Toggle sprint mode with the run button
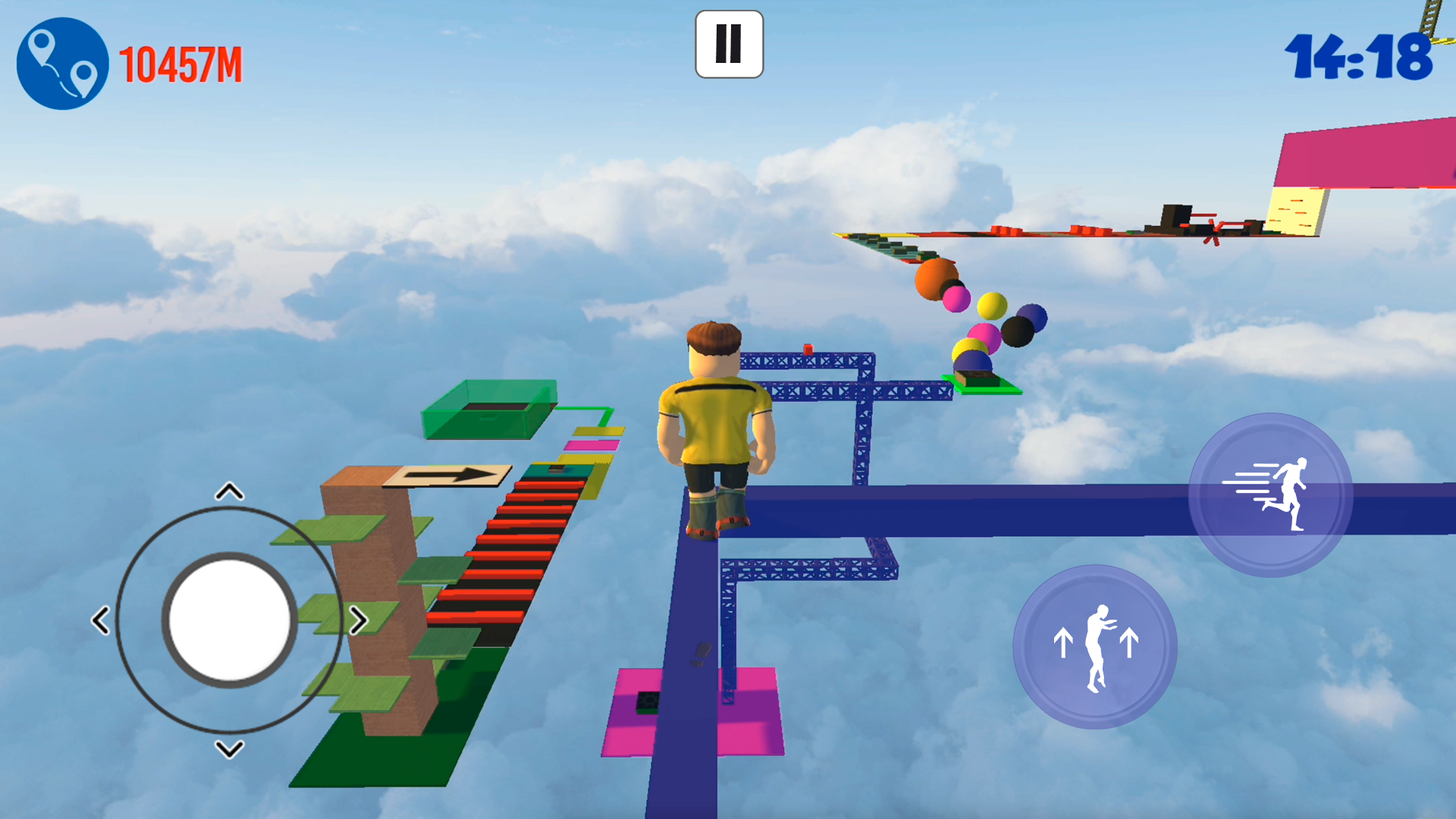 1269,493
